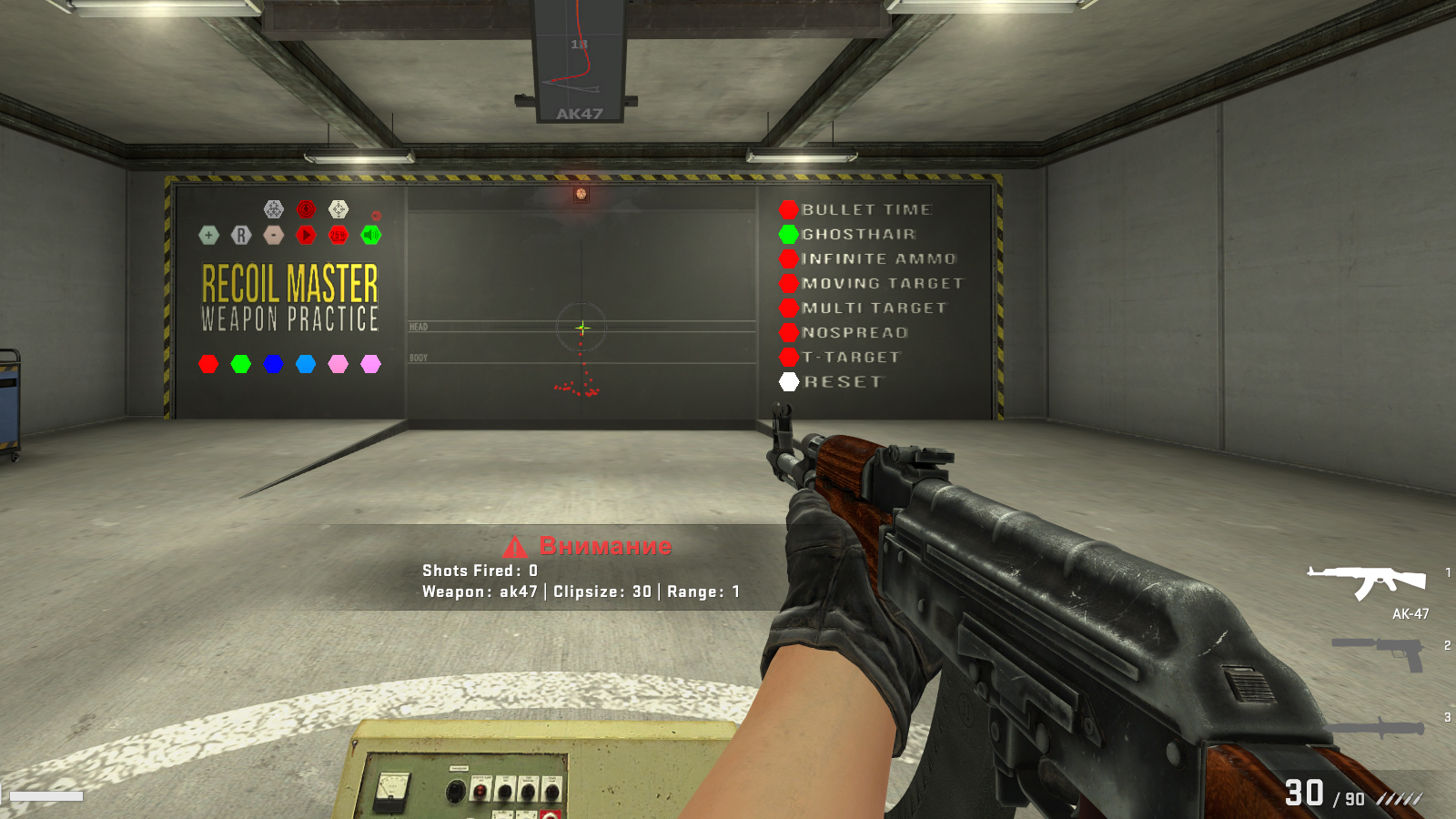Select the dark blue color hexagon

273,364
